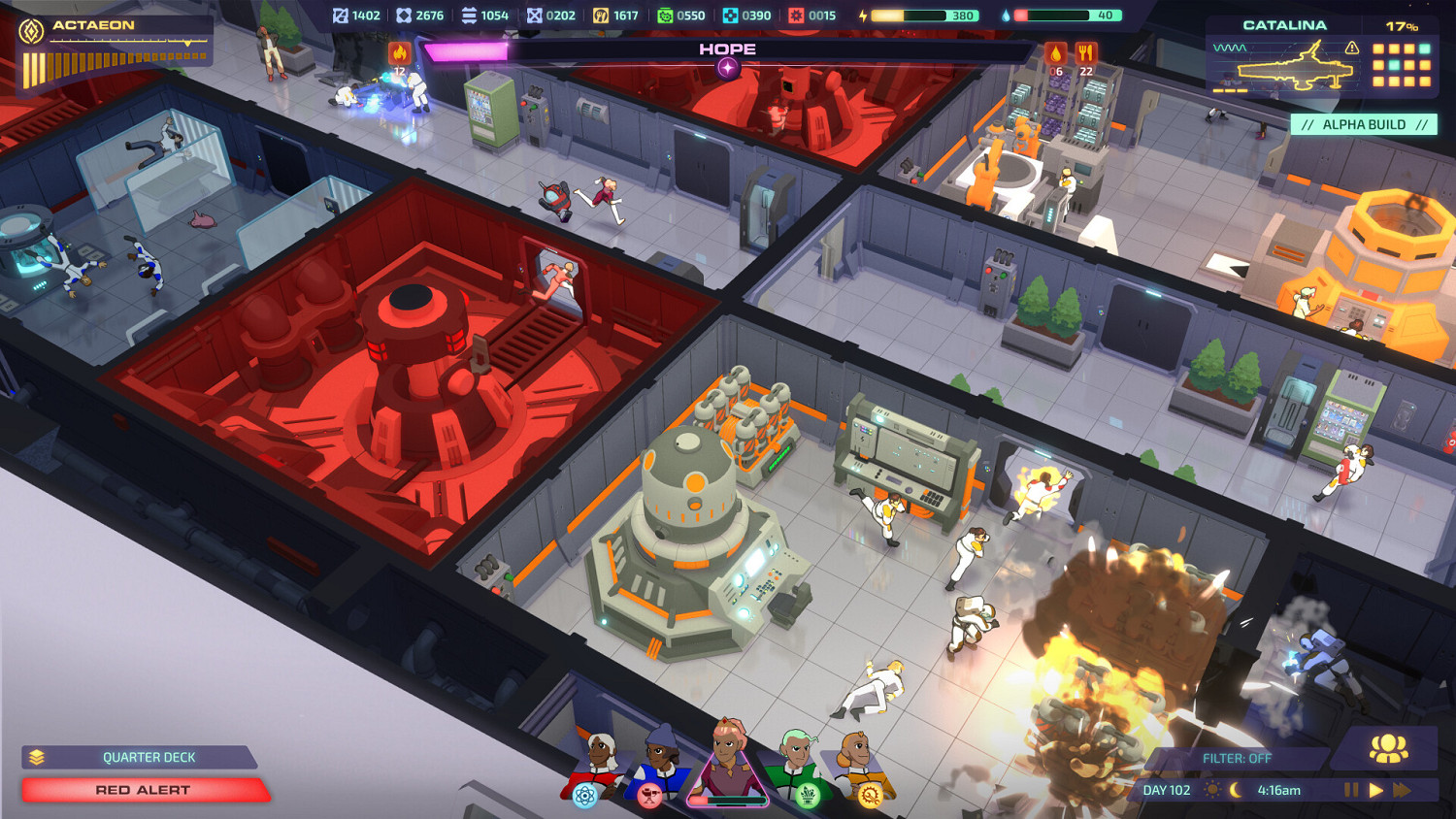Image resolution: width=1456 pixels, height=819 pixels.
Task: Resume normal play speed
Action: pyautogui.click(x=1375, y=790)
